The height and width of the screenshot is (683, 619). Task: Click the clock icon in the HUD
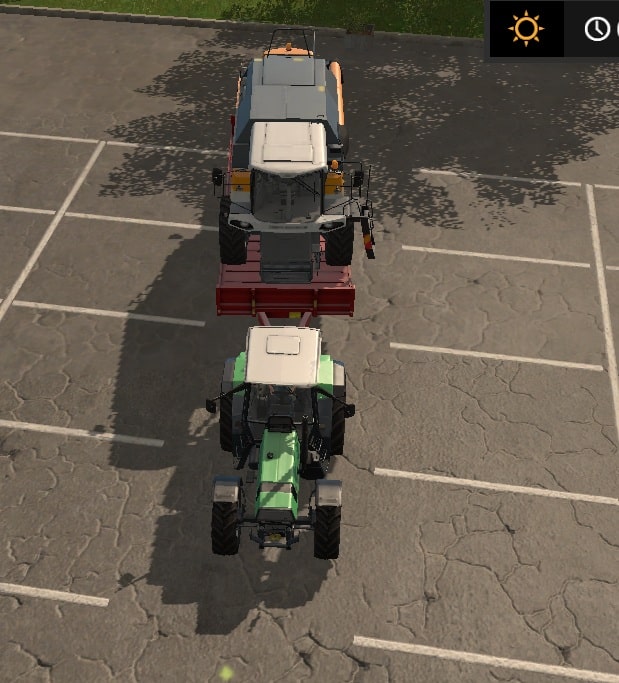pos(597,29)
